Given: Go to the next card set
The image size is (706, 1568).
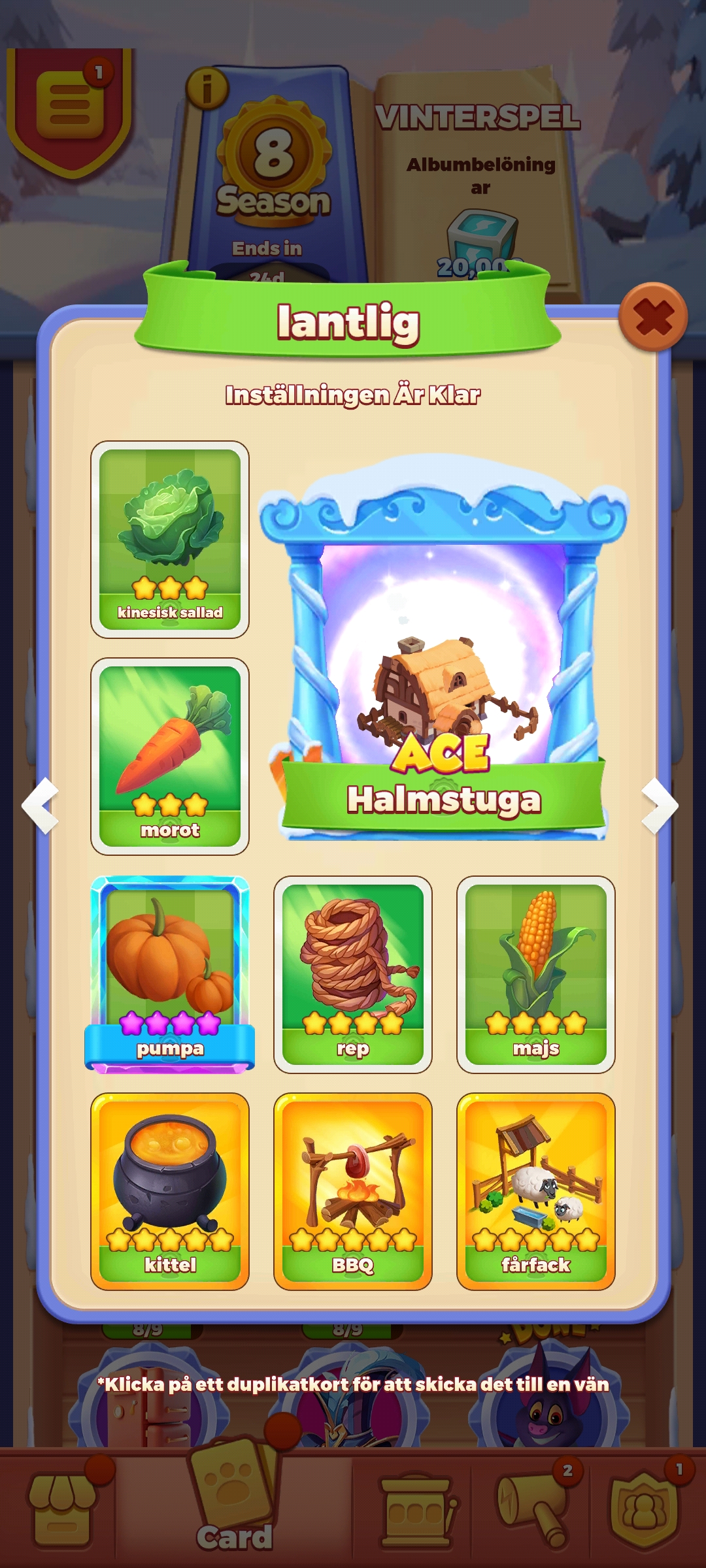Looking at the screenshot, I should tap(660, 805).
